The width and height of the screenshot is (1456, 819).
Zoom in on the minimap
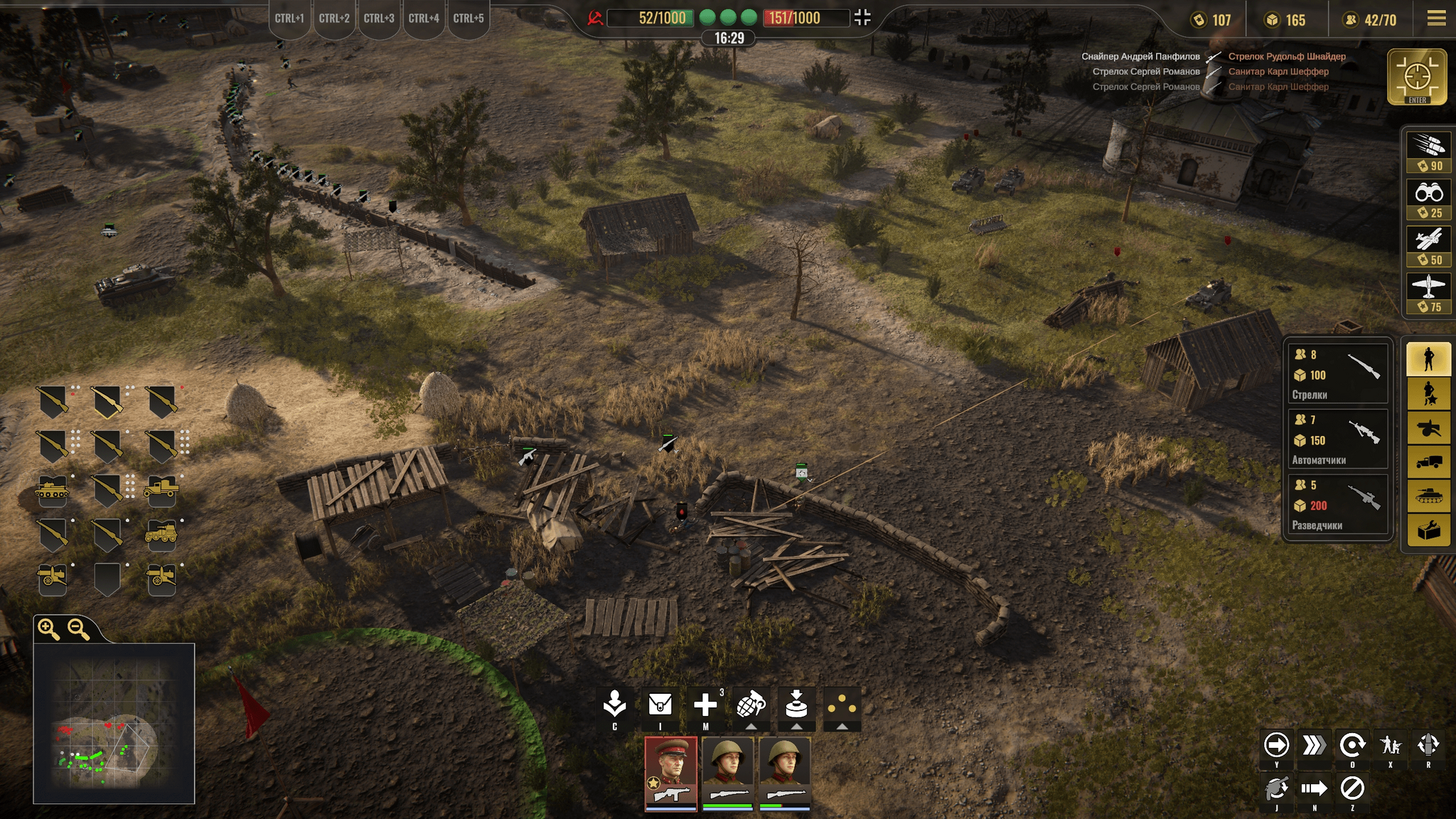pyautogui.click(x=49, y=628)
